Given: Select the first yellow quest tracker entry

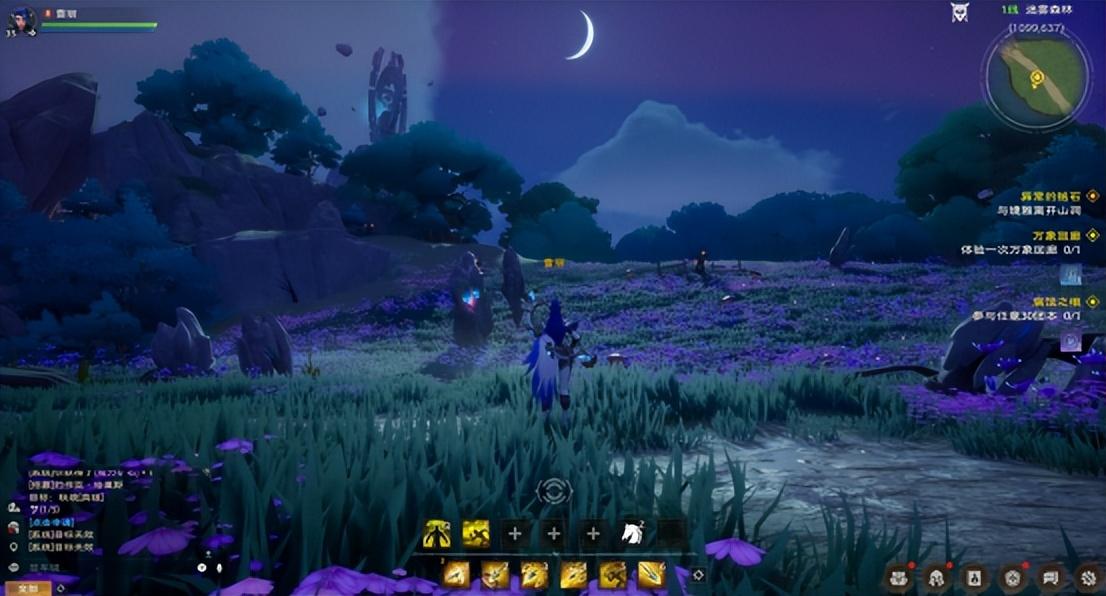Looking at the screenshot, I should tap(1036, 197).
